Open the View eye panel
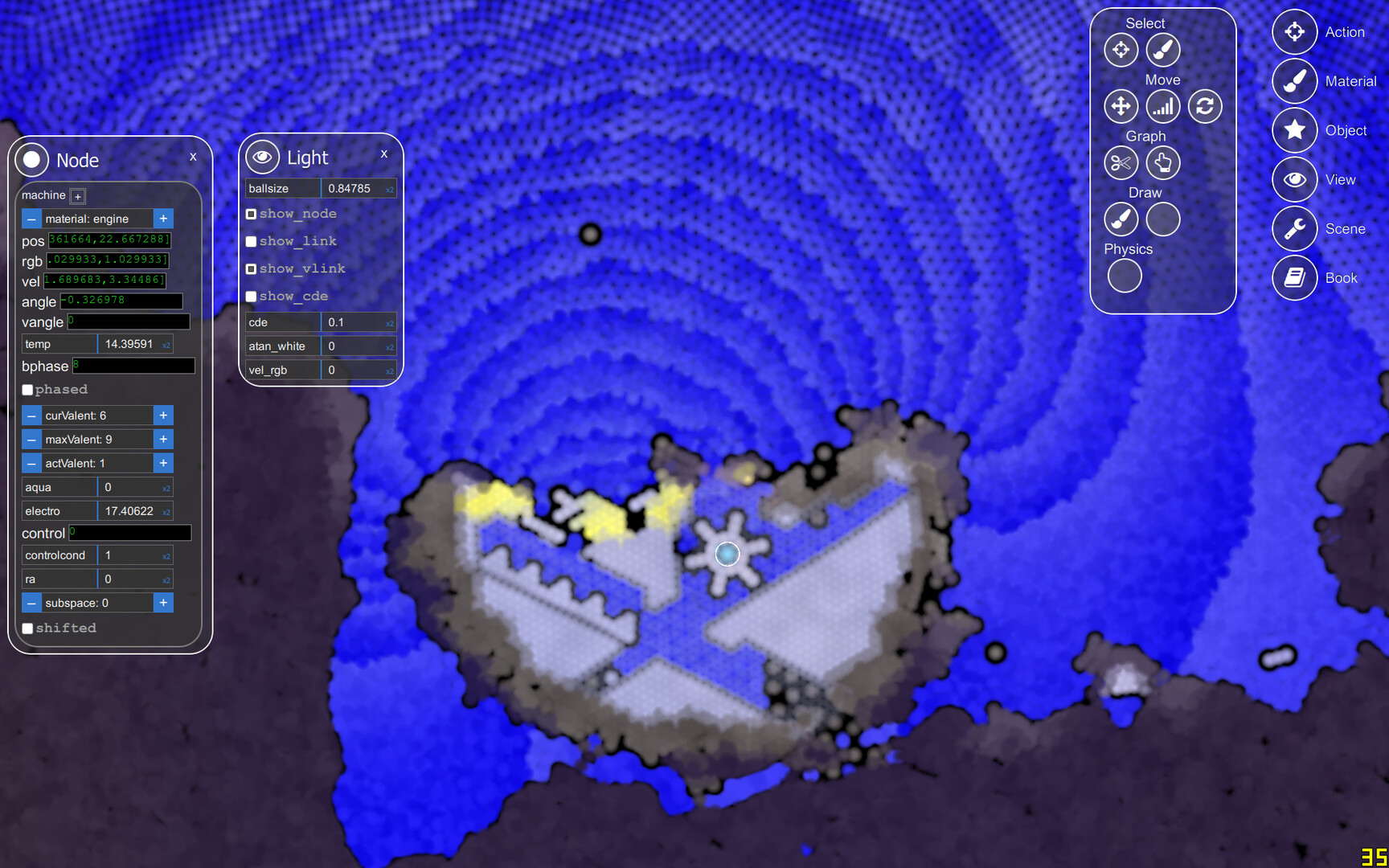The image size is (1389, 868). pos(1294,179)
